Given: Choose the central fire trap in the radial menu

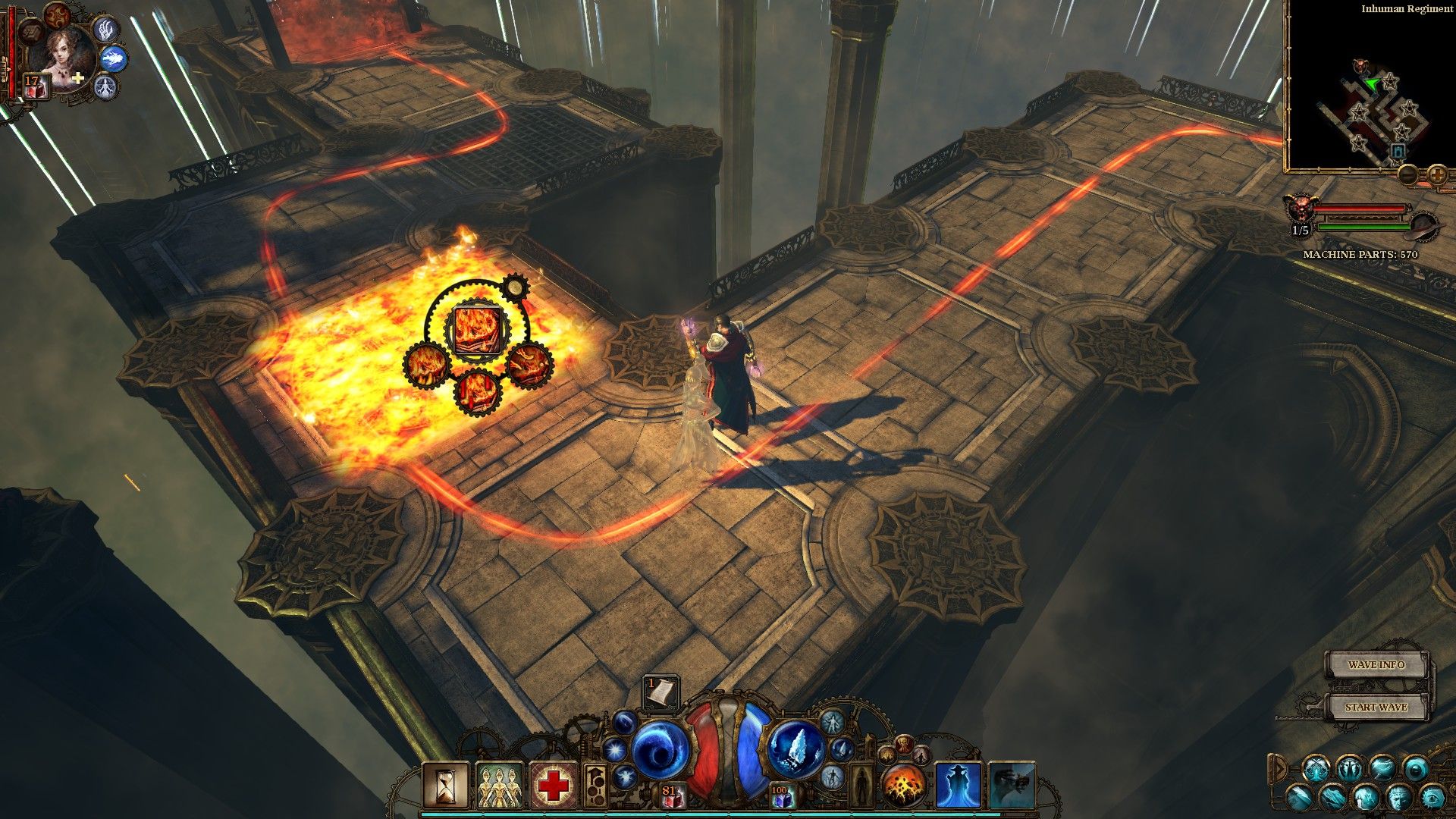Looking at the screenshot, I should [x=476, y=329].
